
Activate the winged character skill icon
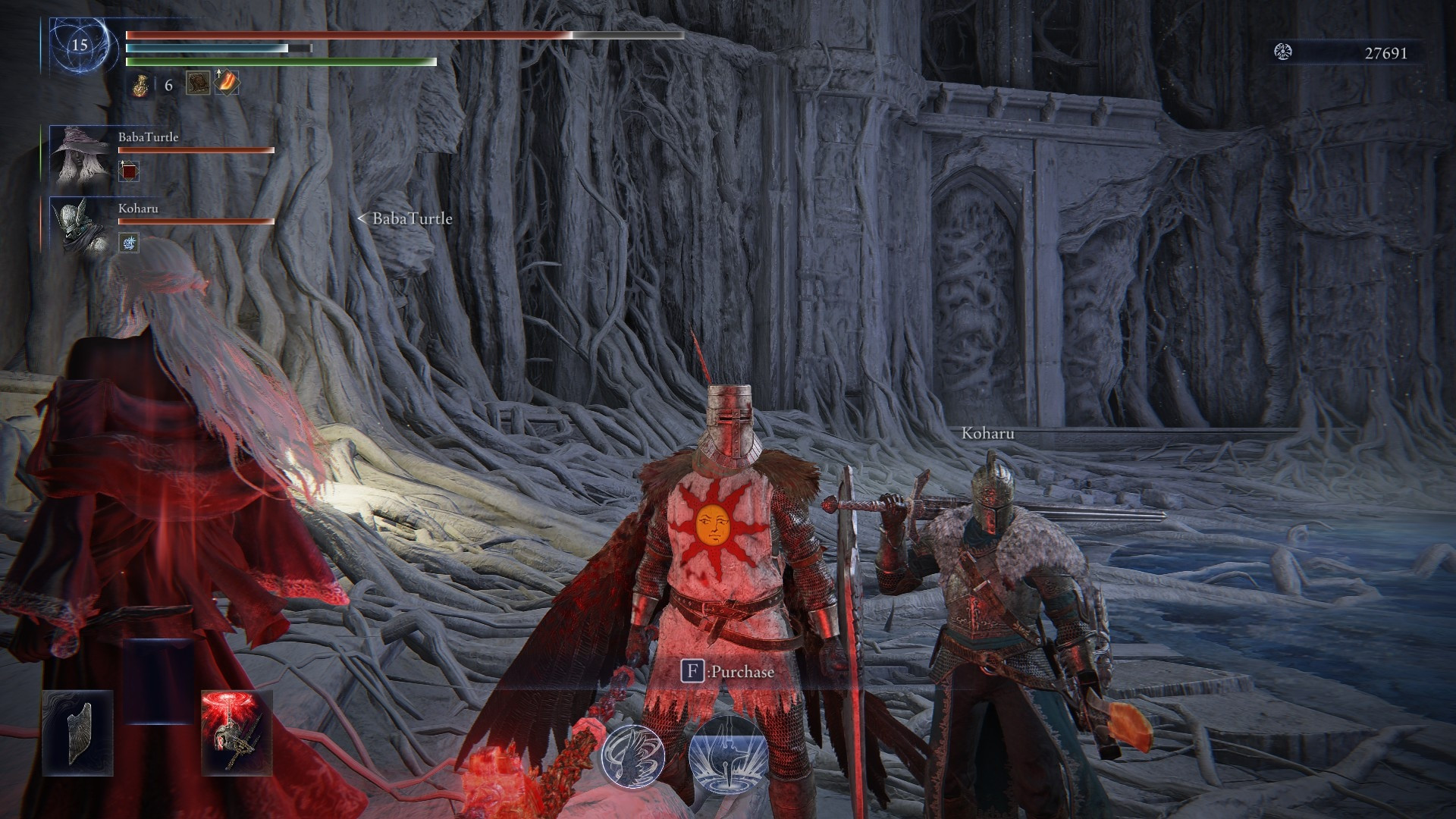[633, 755]
